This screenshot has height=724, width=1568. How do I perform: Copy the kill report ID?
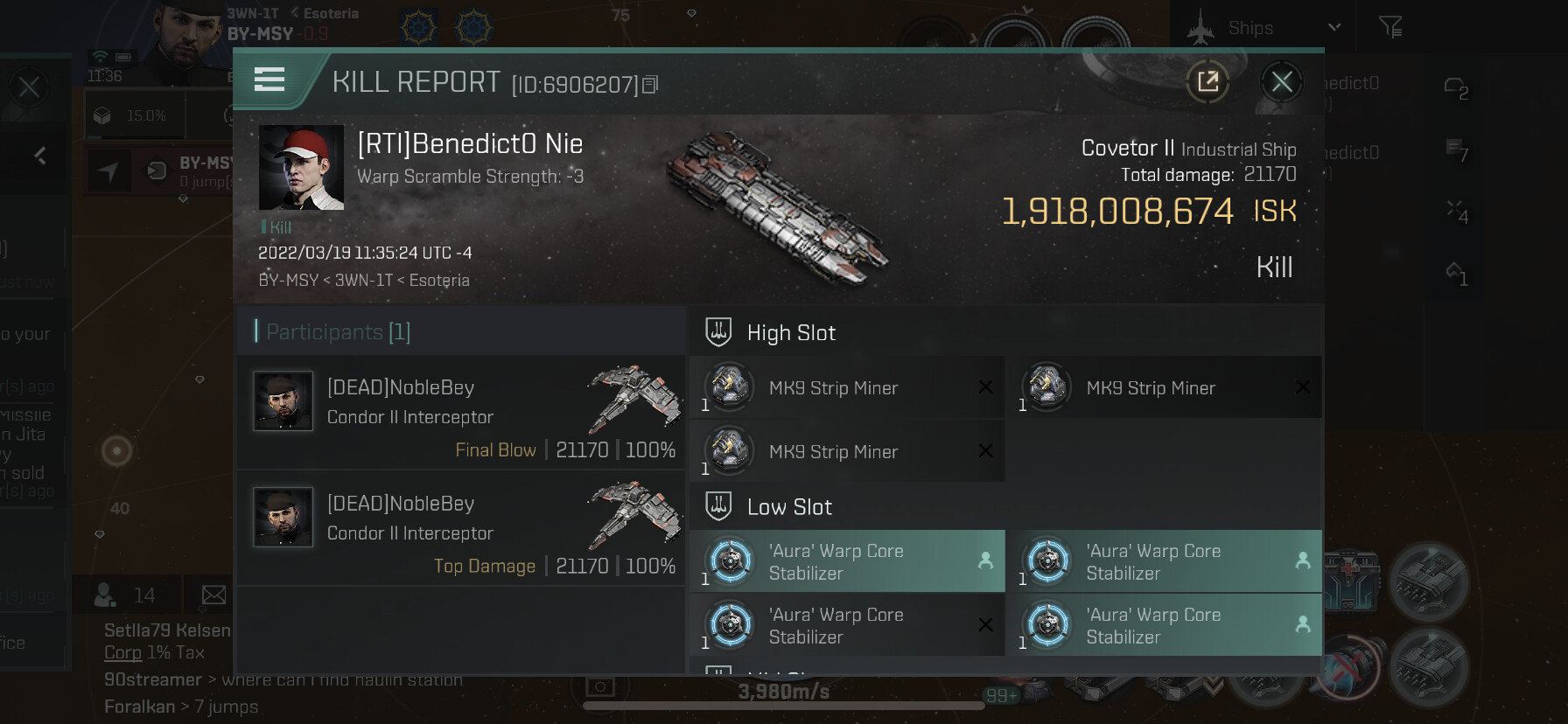click(x=650, y=85)
